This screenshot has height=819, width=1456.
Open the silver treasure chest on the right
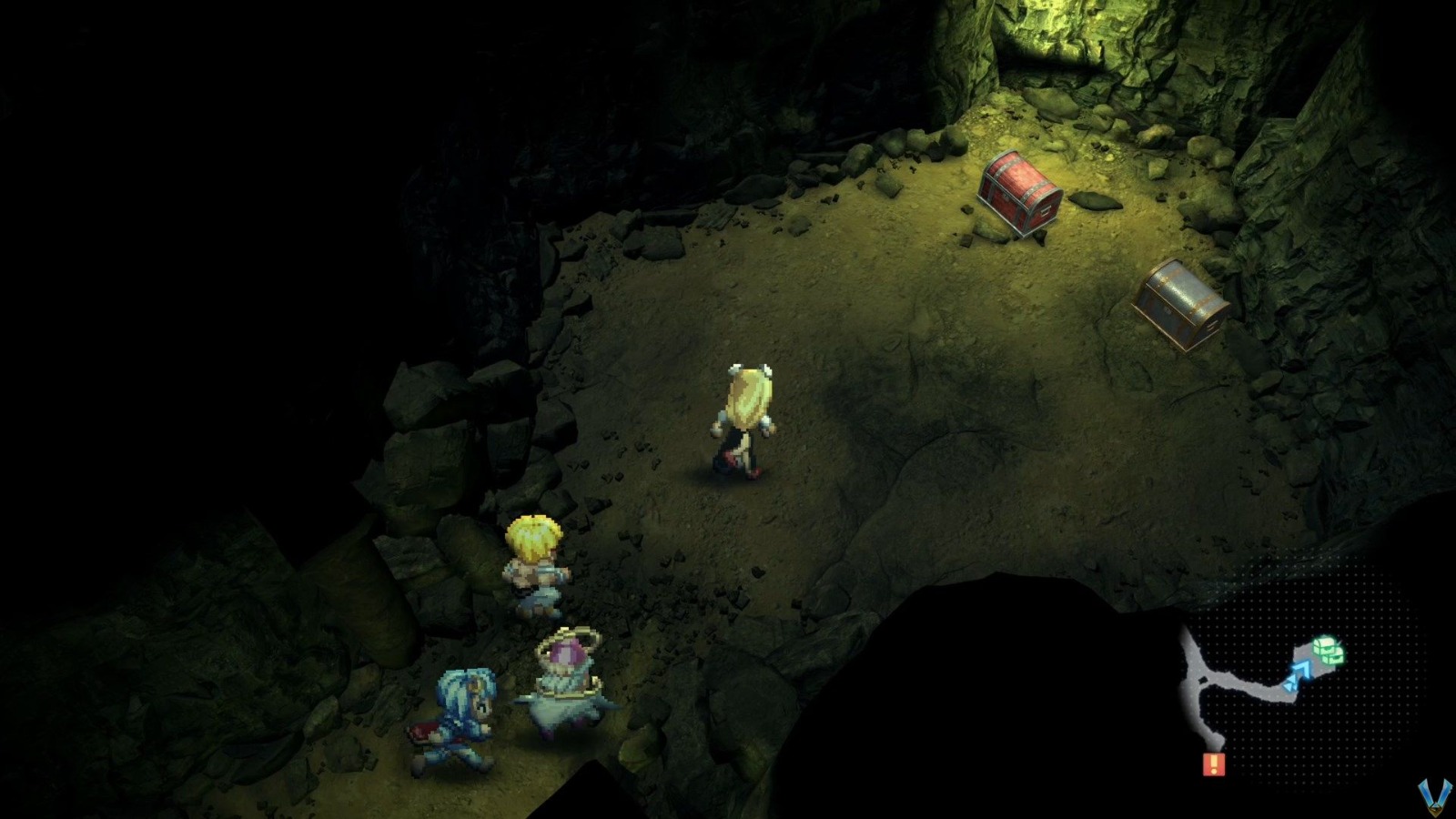click(x=1178, y=300)
